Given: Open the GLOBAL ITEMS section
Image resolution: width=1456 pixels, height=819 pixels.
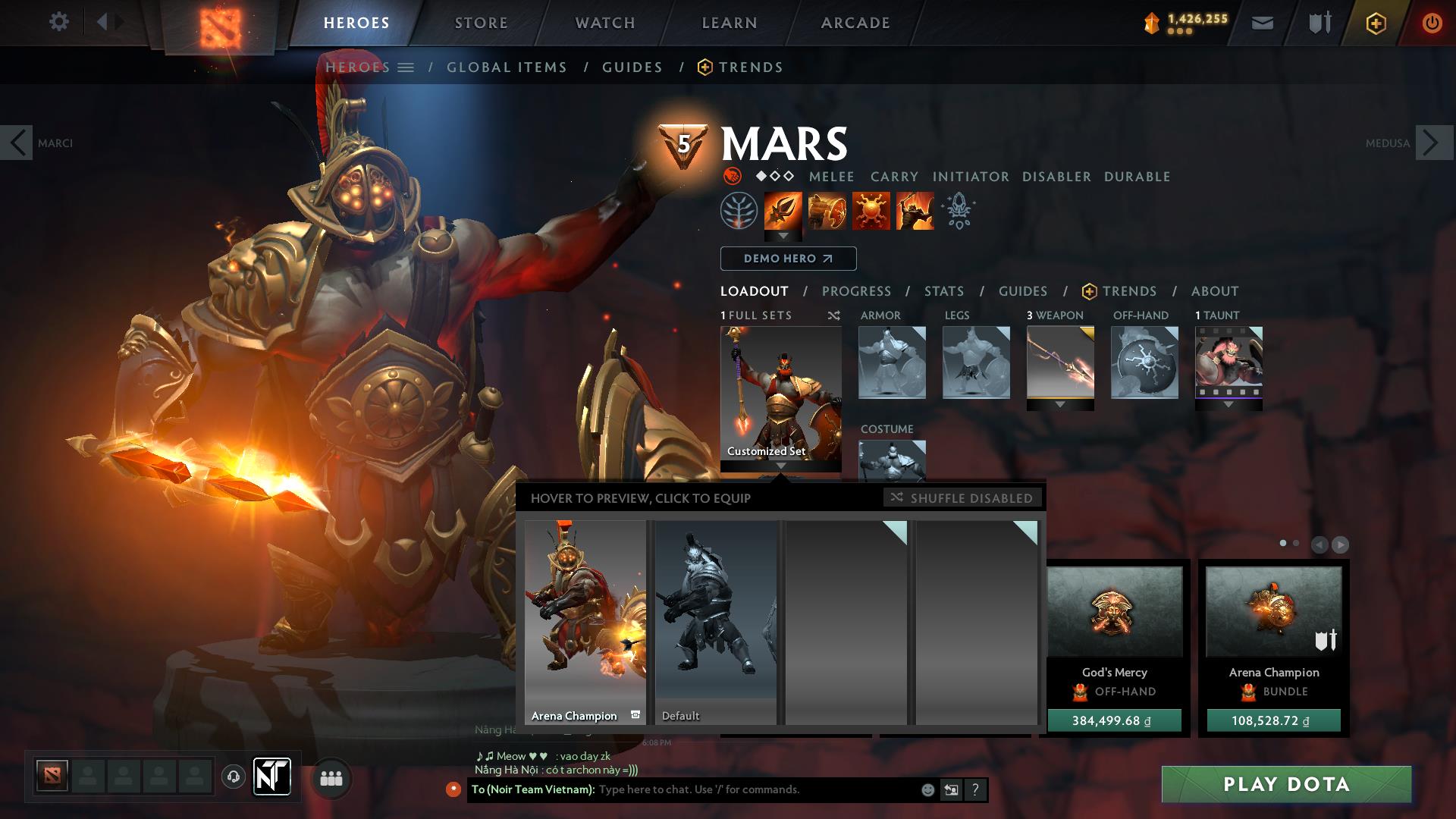Looking at the screenshot, I should pos(507,67).
